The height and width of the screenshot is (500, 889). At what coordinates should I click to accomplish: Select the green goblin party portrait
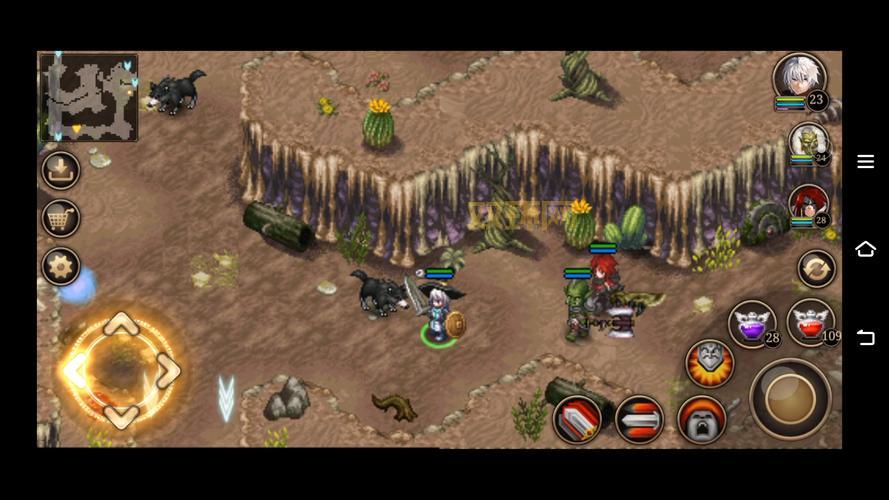click(x=807, y=143)
